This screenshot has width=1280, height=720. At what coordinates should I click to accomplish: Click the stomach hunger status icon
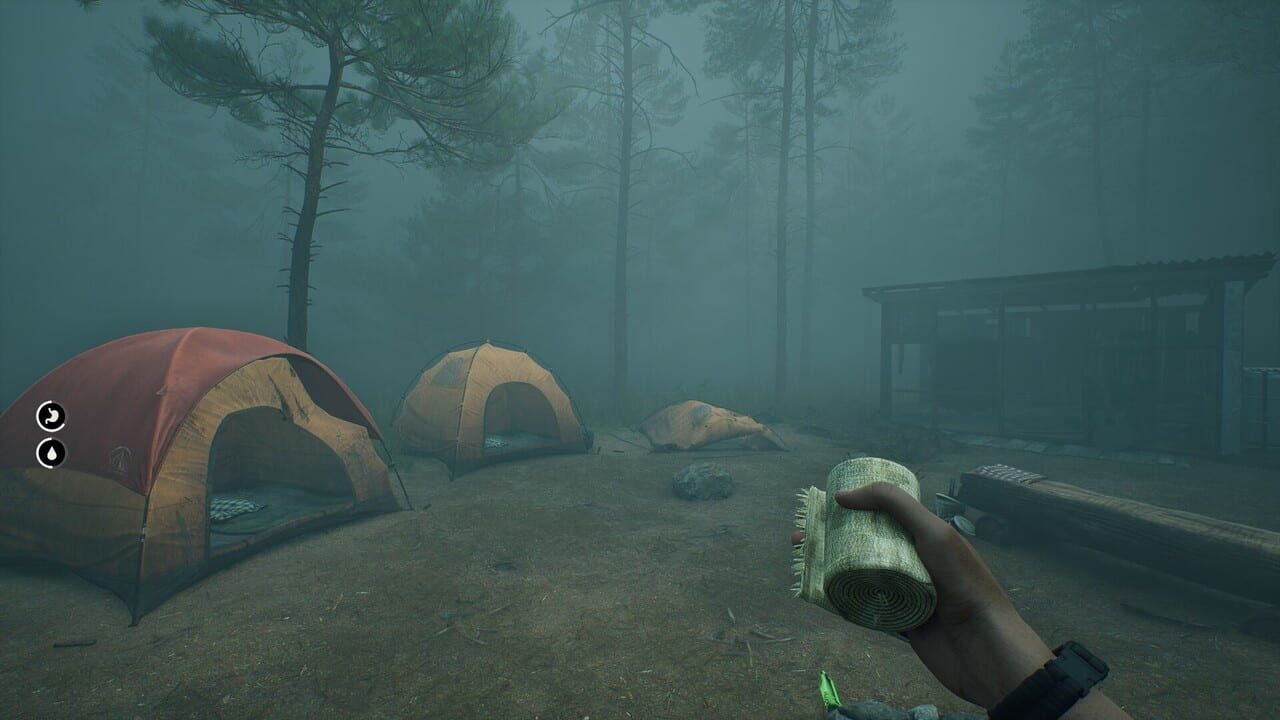click(x=51, y=415)
